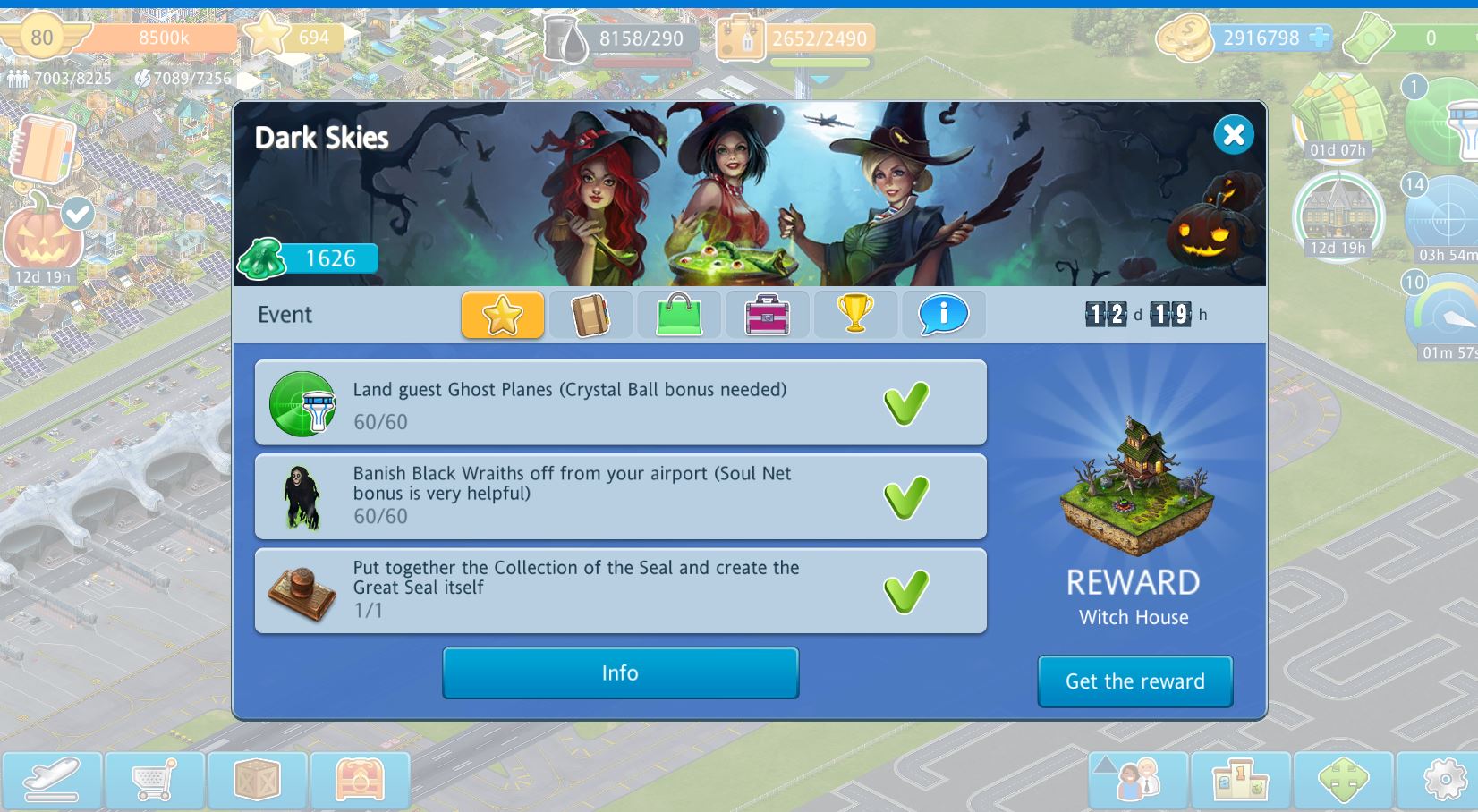Viewport: 1478px width, 812px height.
Task: Open the brown journal book tab
Action: pos(590,315)
